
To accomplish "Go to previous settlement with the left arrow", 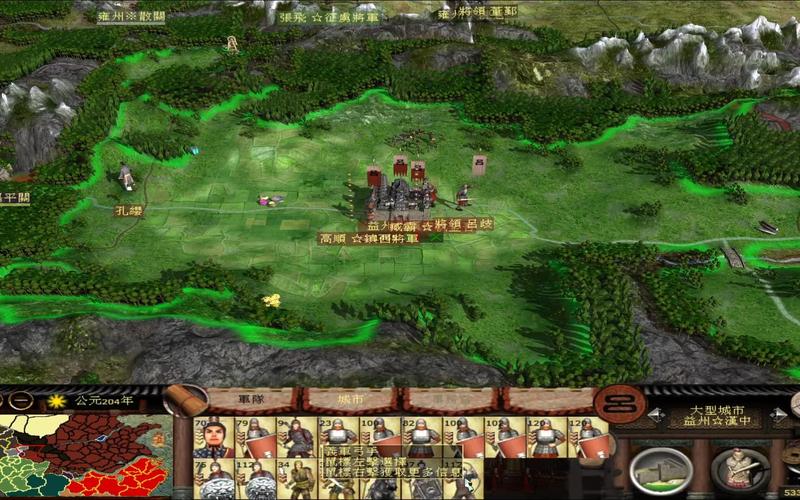I will [x=654, y=412].
